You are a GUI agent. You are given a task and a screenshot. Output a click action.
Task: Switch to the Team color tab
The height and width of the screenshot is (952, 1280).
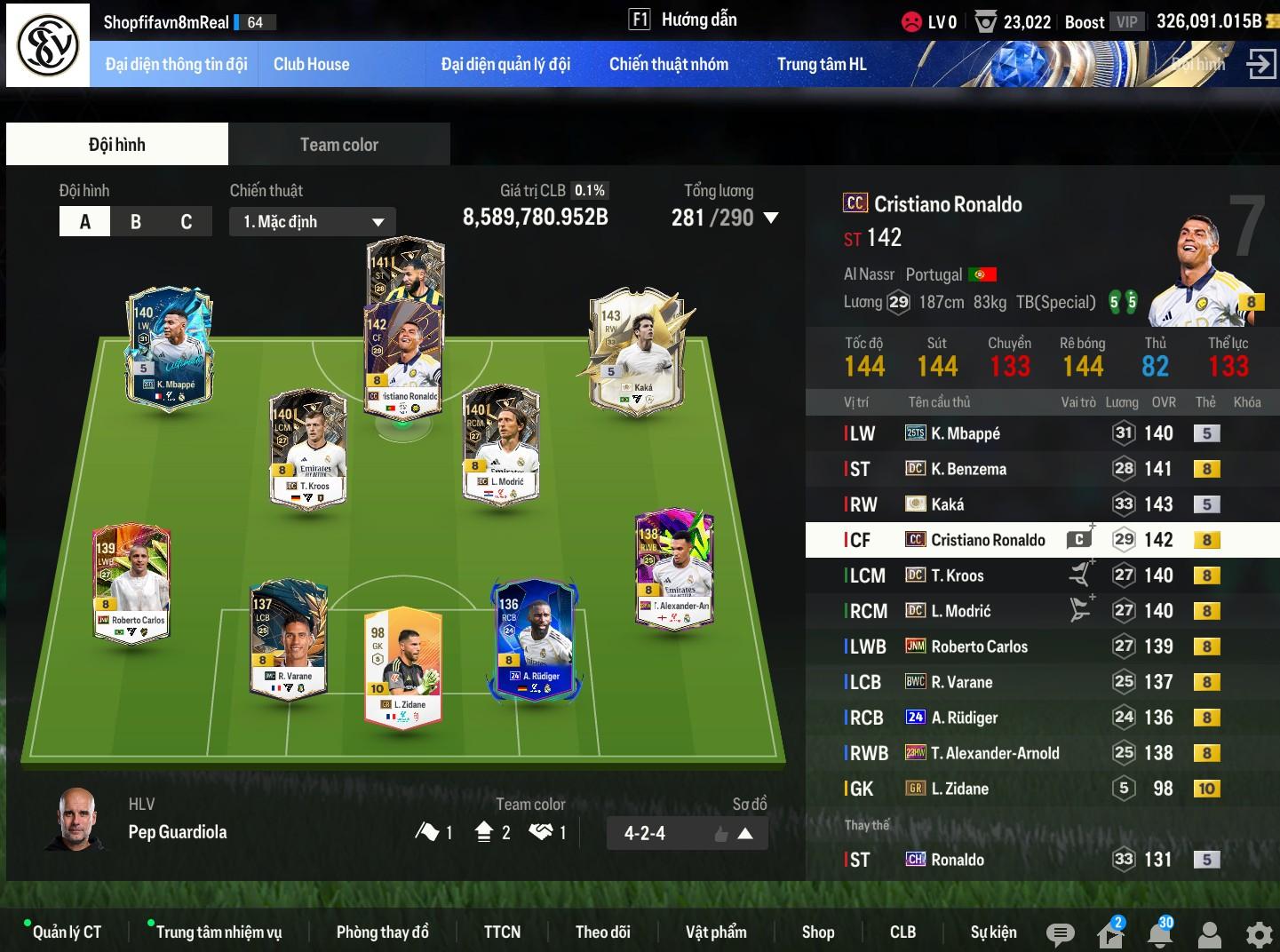(x=338, y=145)
